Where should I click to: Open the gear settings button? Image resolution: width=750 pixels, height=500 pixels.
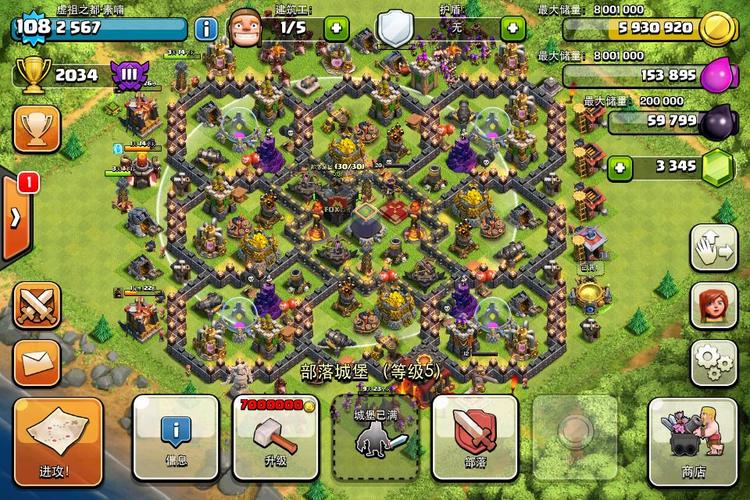[x=713, y=361]
